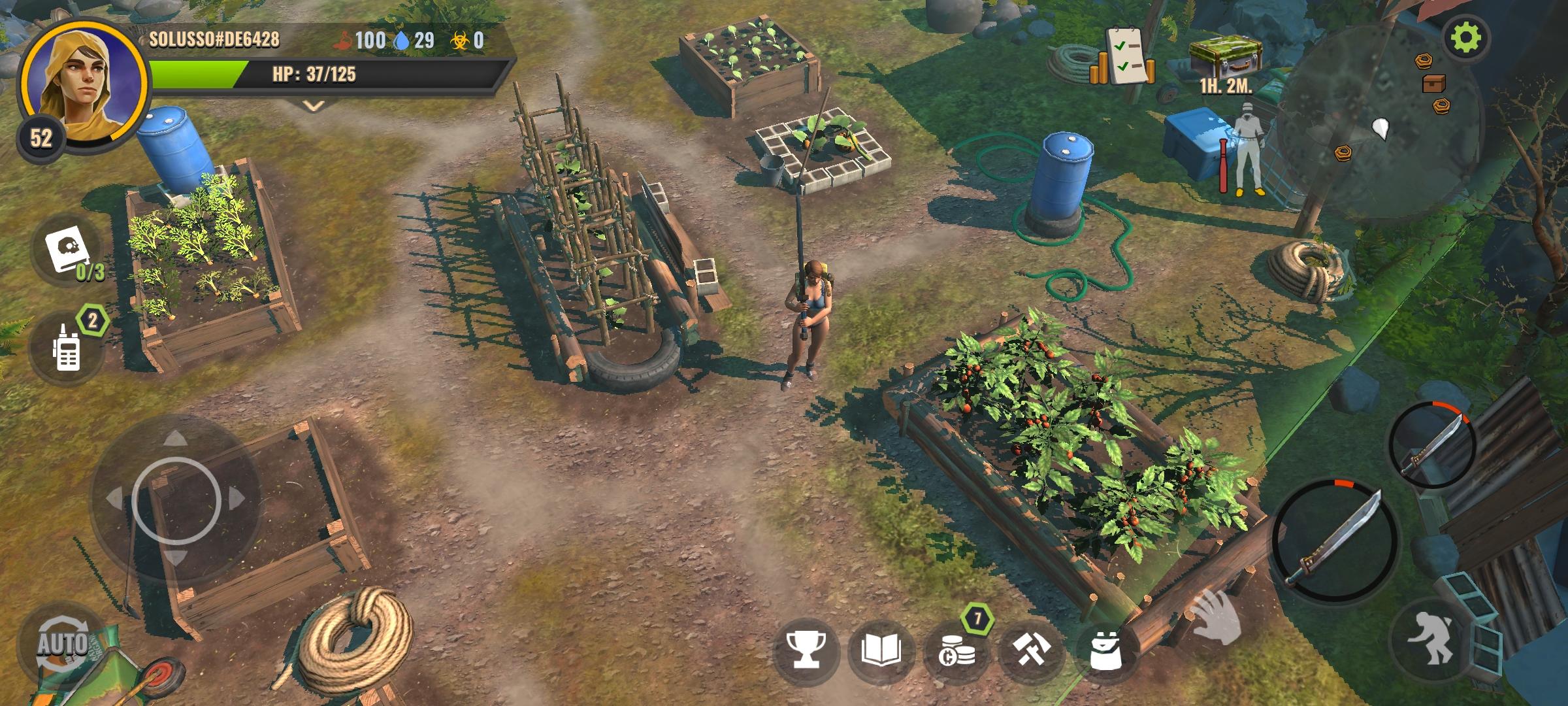1568x706 pixels.
Task: Open the trophy achievements menu
Action: [806, 650]
